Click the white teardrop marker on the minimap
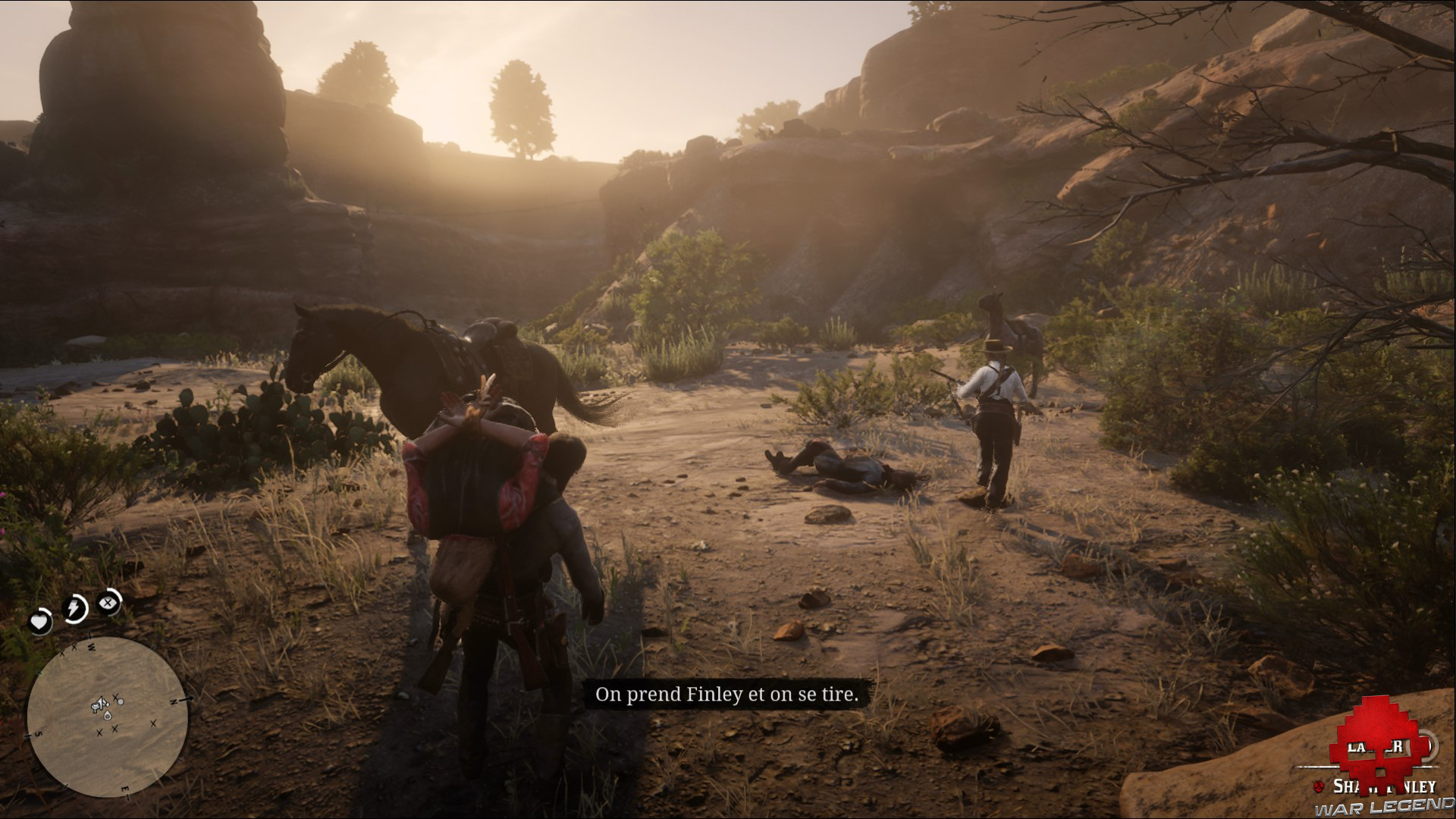Image resolution: width=1456 pixels, height=819 pixels. tap(108, 716)
